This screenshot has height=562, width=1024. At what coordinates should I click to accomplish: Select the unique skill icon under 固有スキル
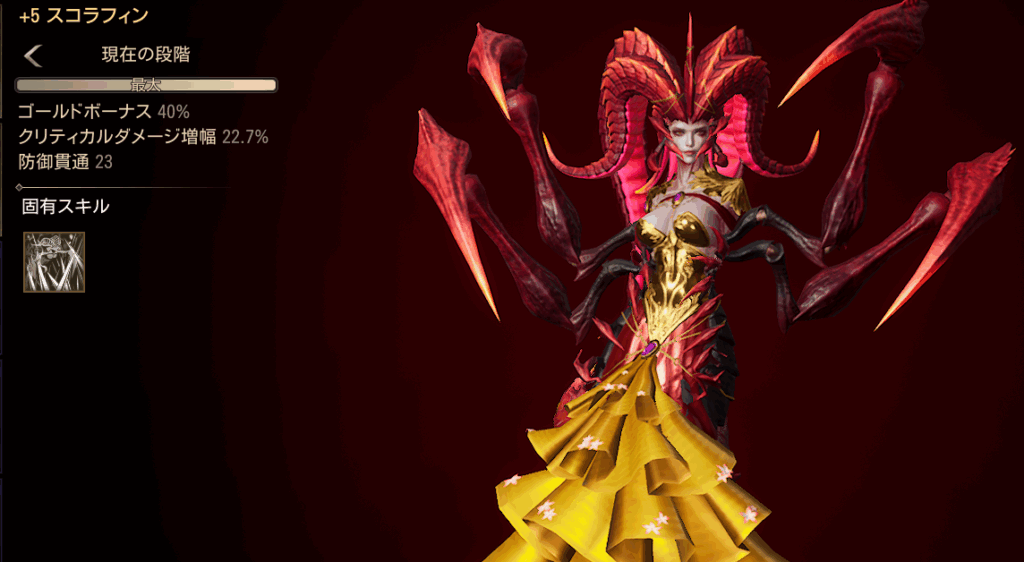pos(54,262)
